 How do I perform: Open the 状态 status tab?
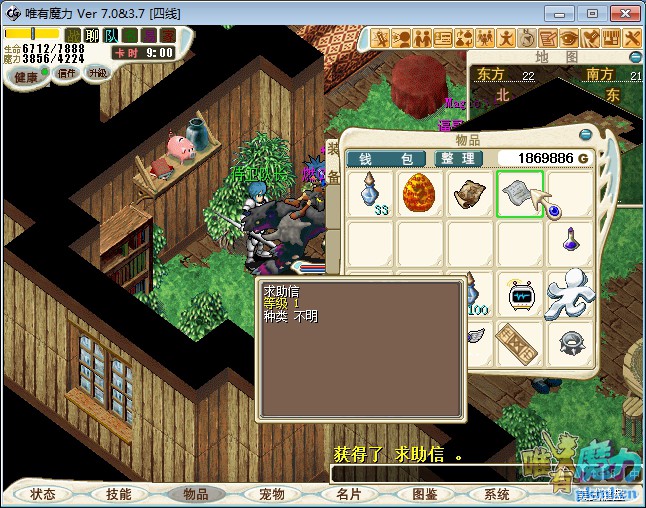point(43,494)
